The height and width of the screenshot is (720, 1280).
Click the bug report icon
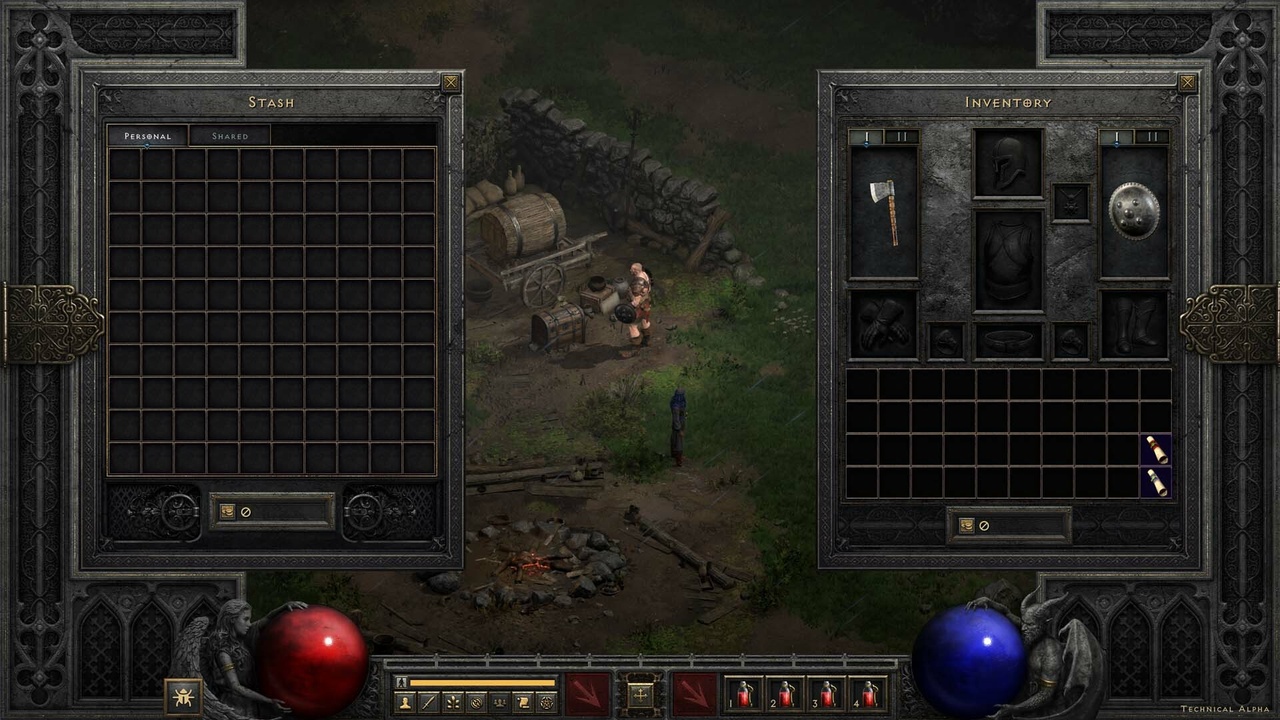(x=183, y=695)
